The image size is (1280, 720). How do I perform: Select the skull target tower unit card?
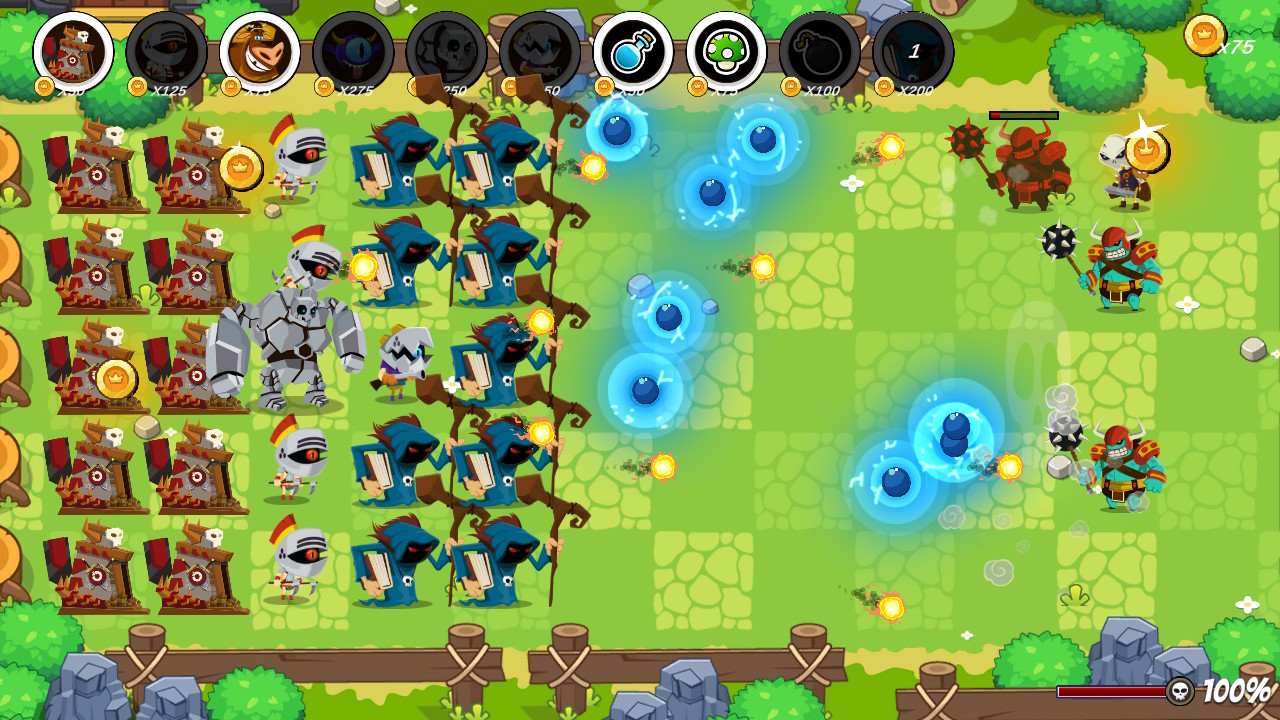(73, 51)
